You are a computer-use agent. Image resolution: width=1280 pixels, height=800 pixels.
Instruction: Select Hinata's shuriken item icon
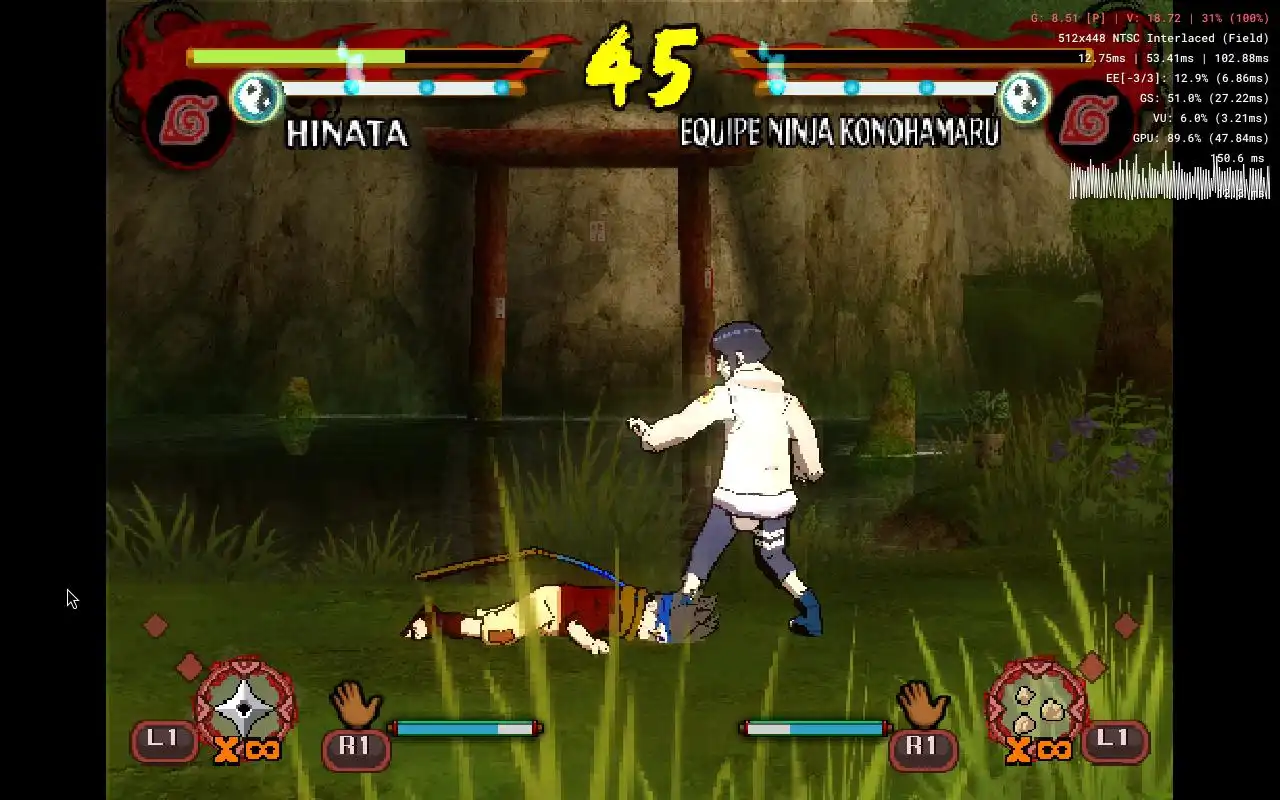pyautogui.click(x=245, y=706)
